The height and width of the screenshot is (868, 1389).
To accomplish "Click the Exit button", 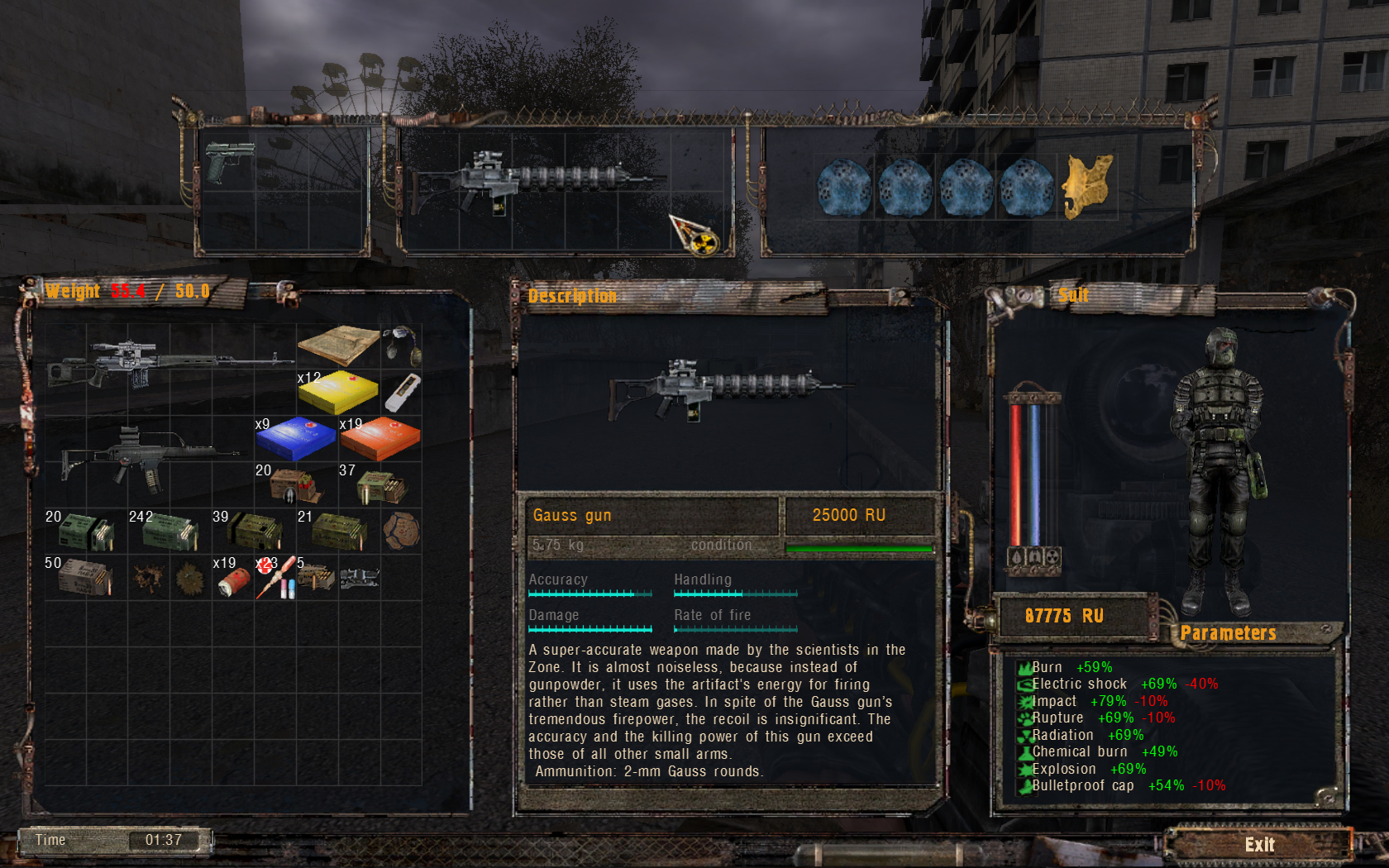I will (x=1258, y=844).
